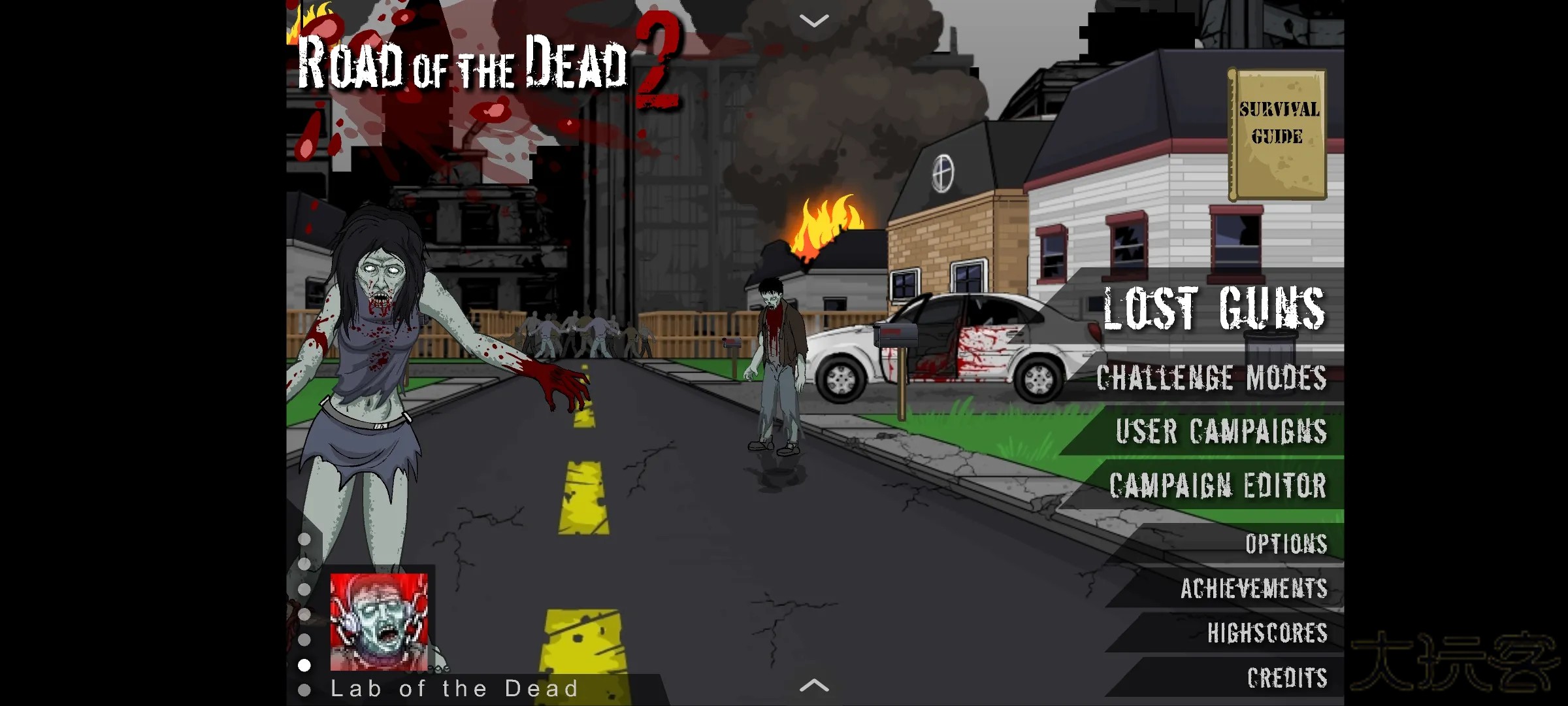The height and width of the screenshot is (706, 1568).
Task: Open Challenge Modes
Action: pos(1211,378)
